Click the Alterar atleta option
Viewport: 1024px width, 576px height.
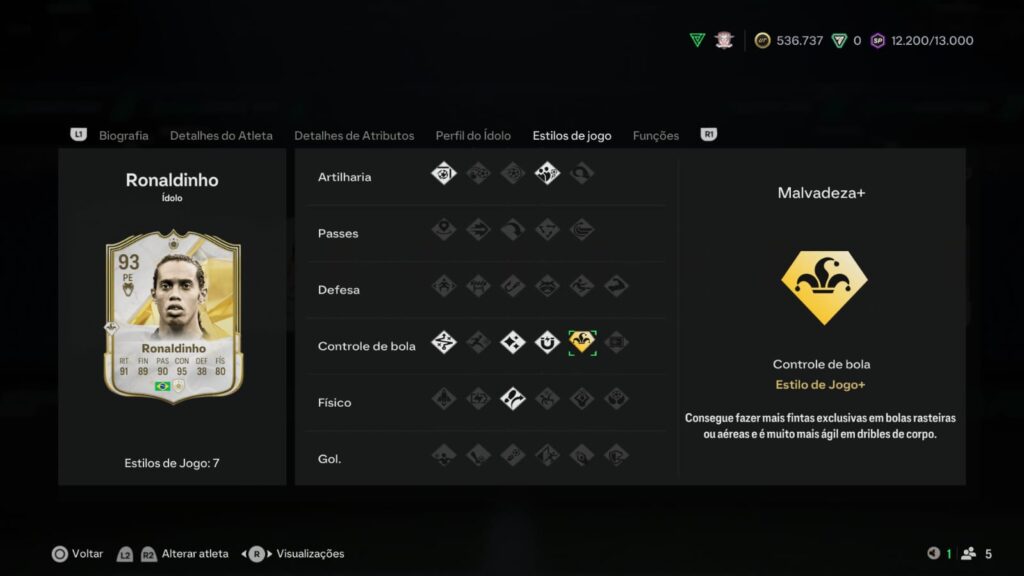coord(195,554)
